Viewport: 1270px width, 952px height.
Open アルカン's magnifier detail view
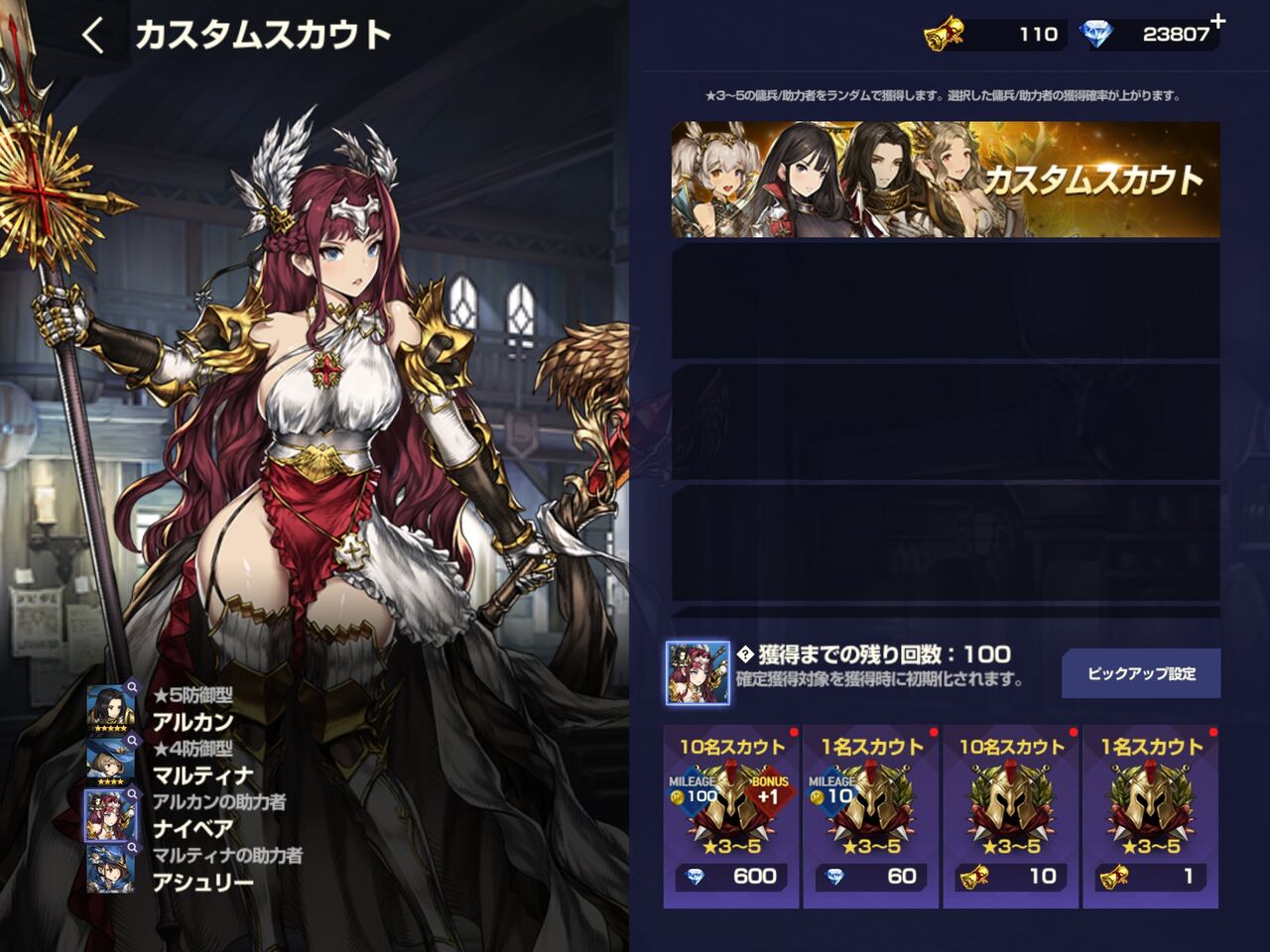point(133,688)
